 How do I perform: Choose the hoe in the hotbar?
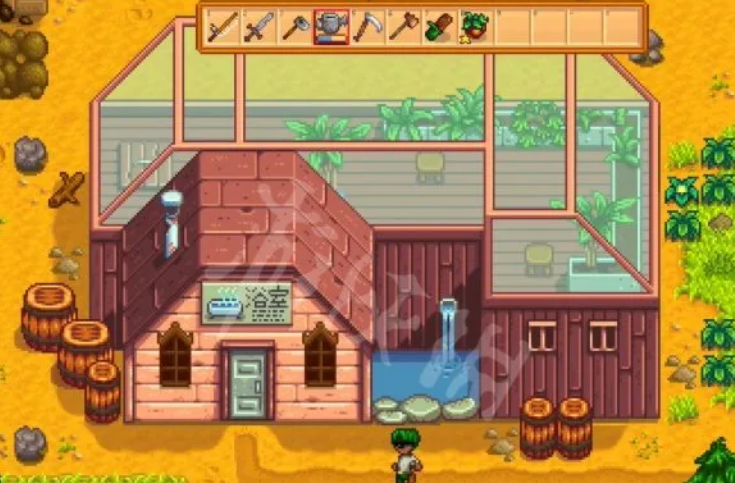coord(295,27)
